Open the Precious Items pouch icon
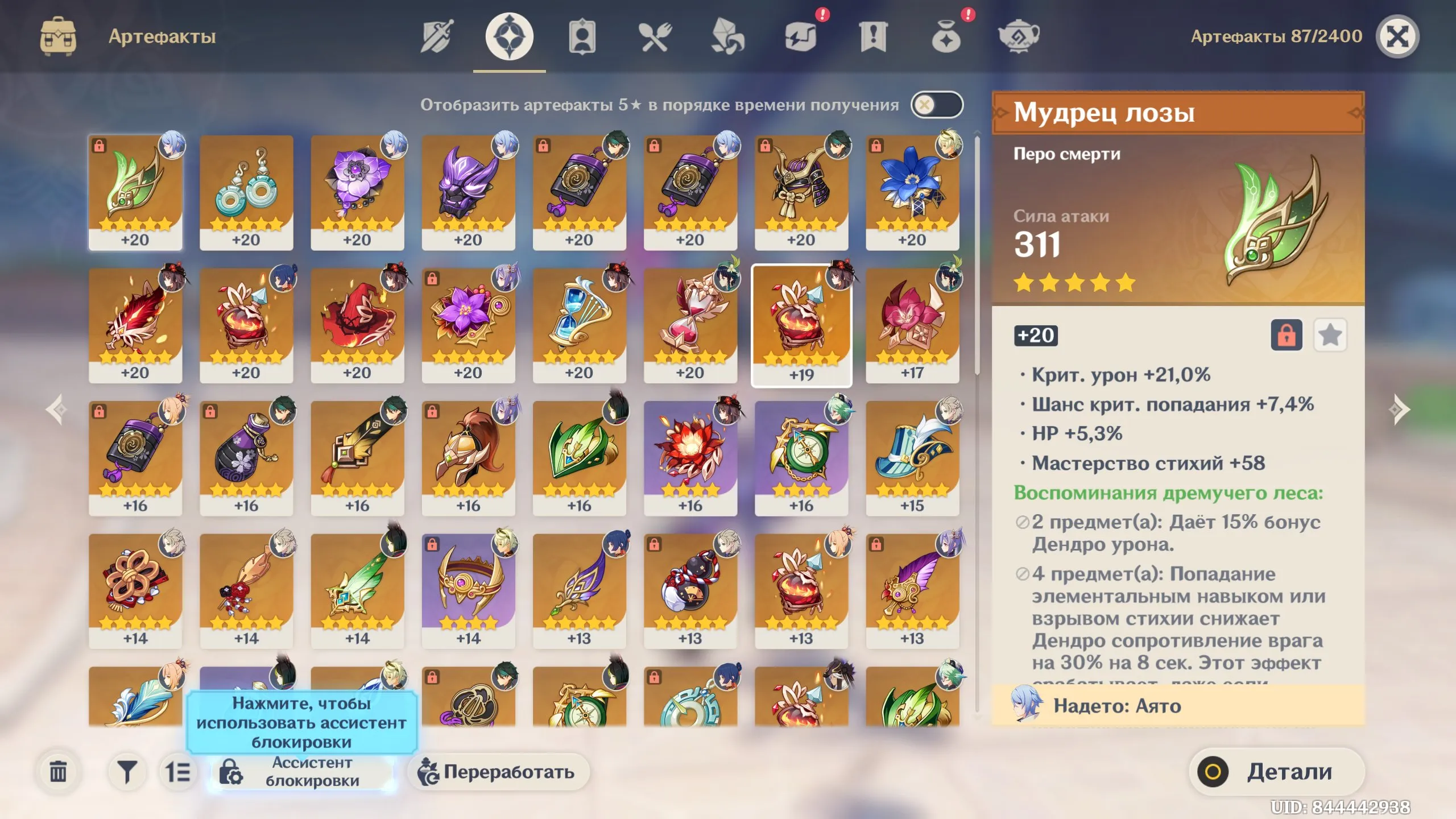 click(946, 37)
